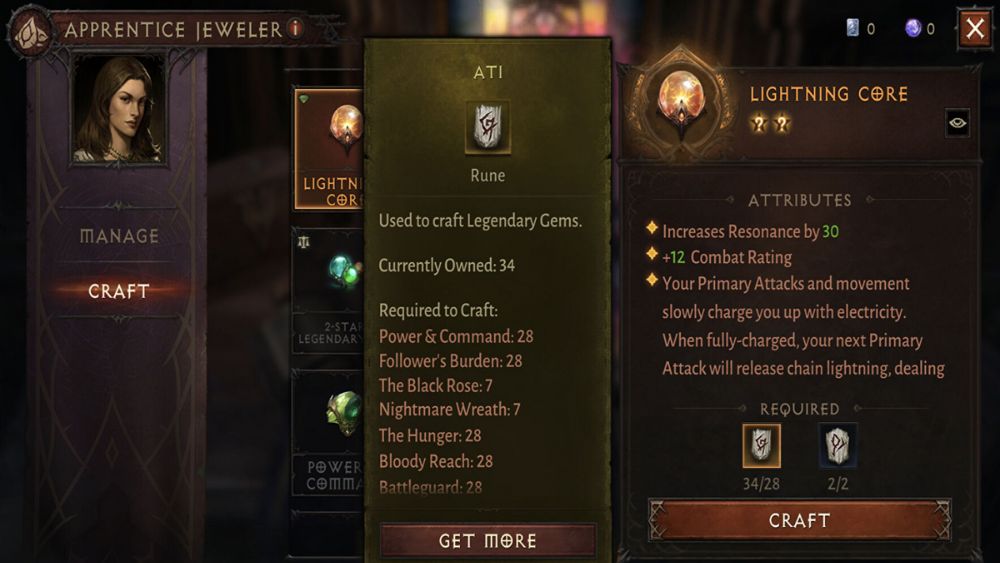Select the Craft tab

(x=119, y=291)
